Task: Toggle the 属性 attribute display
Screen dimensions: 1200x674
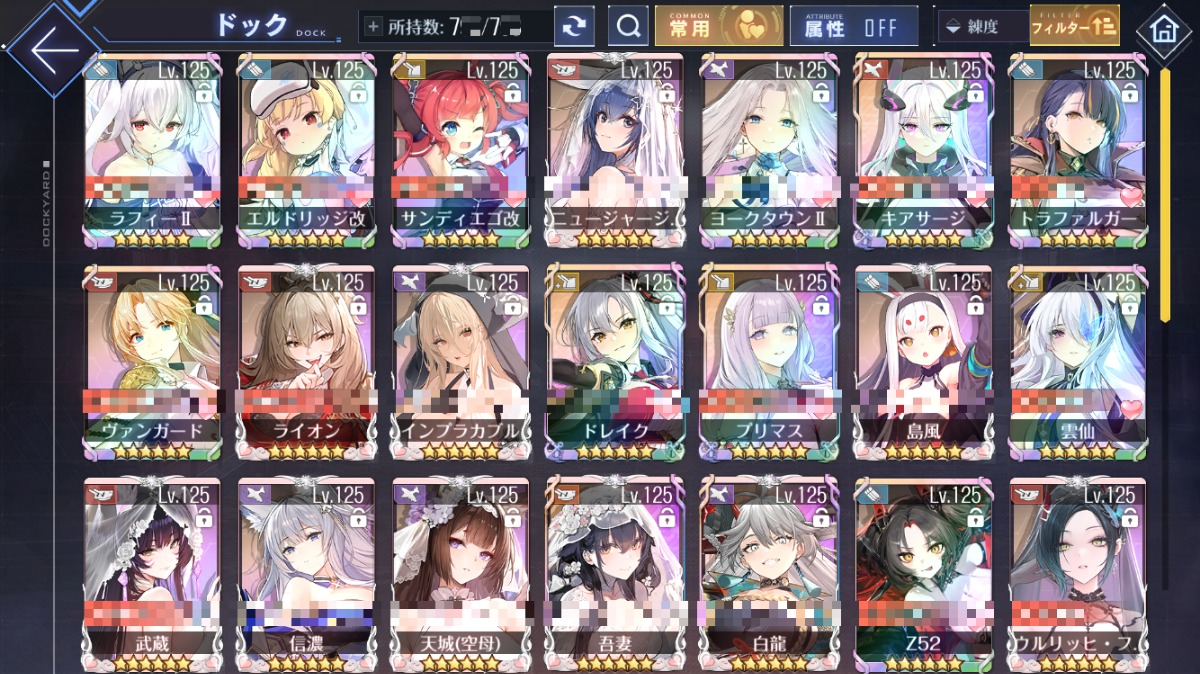Action: point(853,27)
